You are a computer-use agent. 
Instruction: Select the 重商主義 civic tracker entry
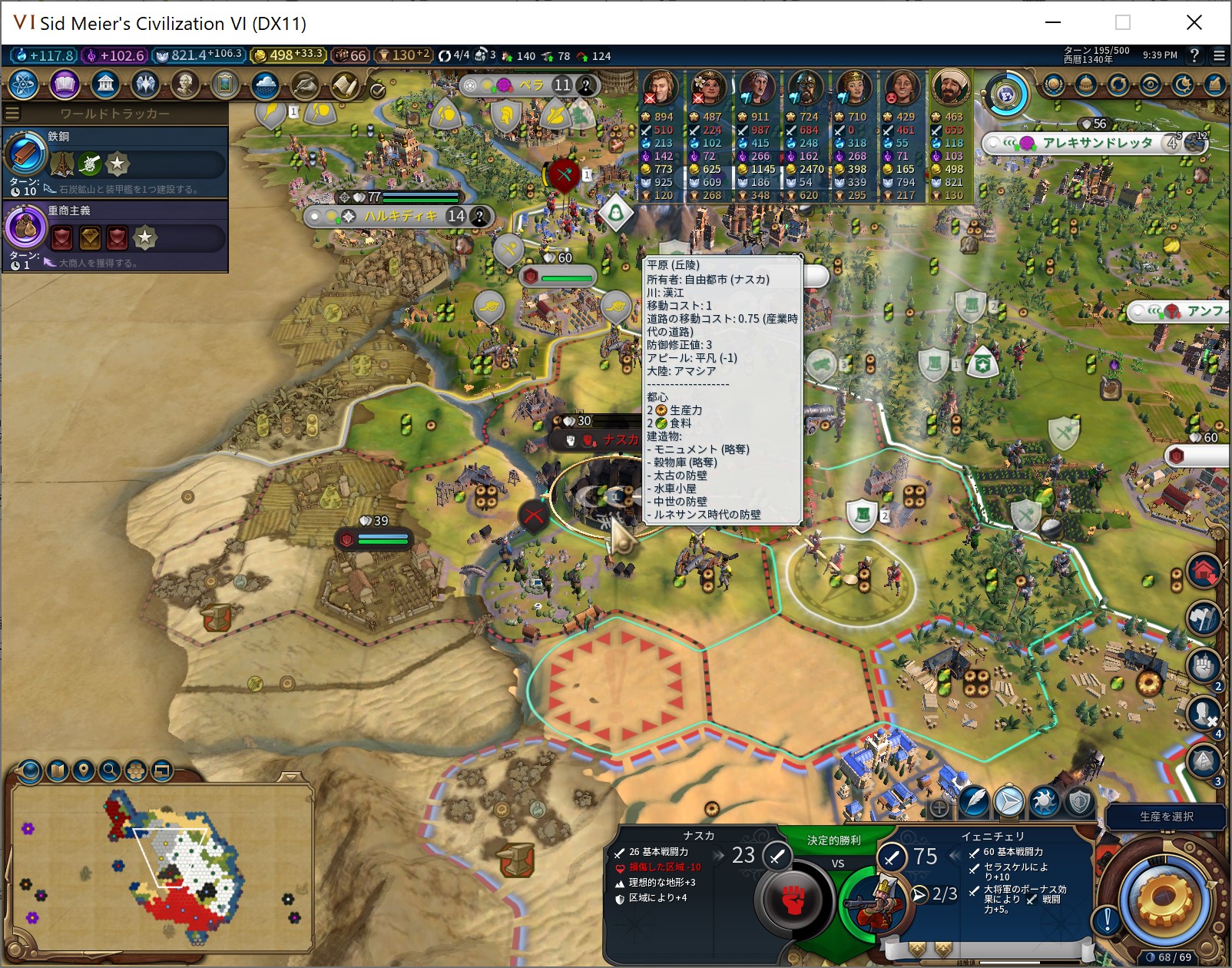(115, 235)
